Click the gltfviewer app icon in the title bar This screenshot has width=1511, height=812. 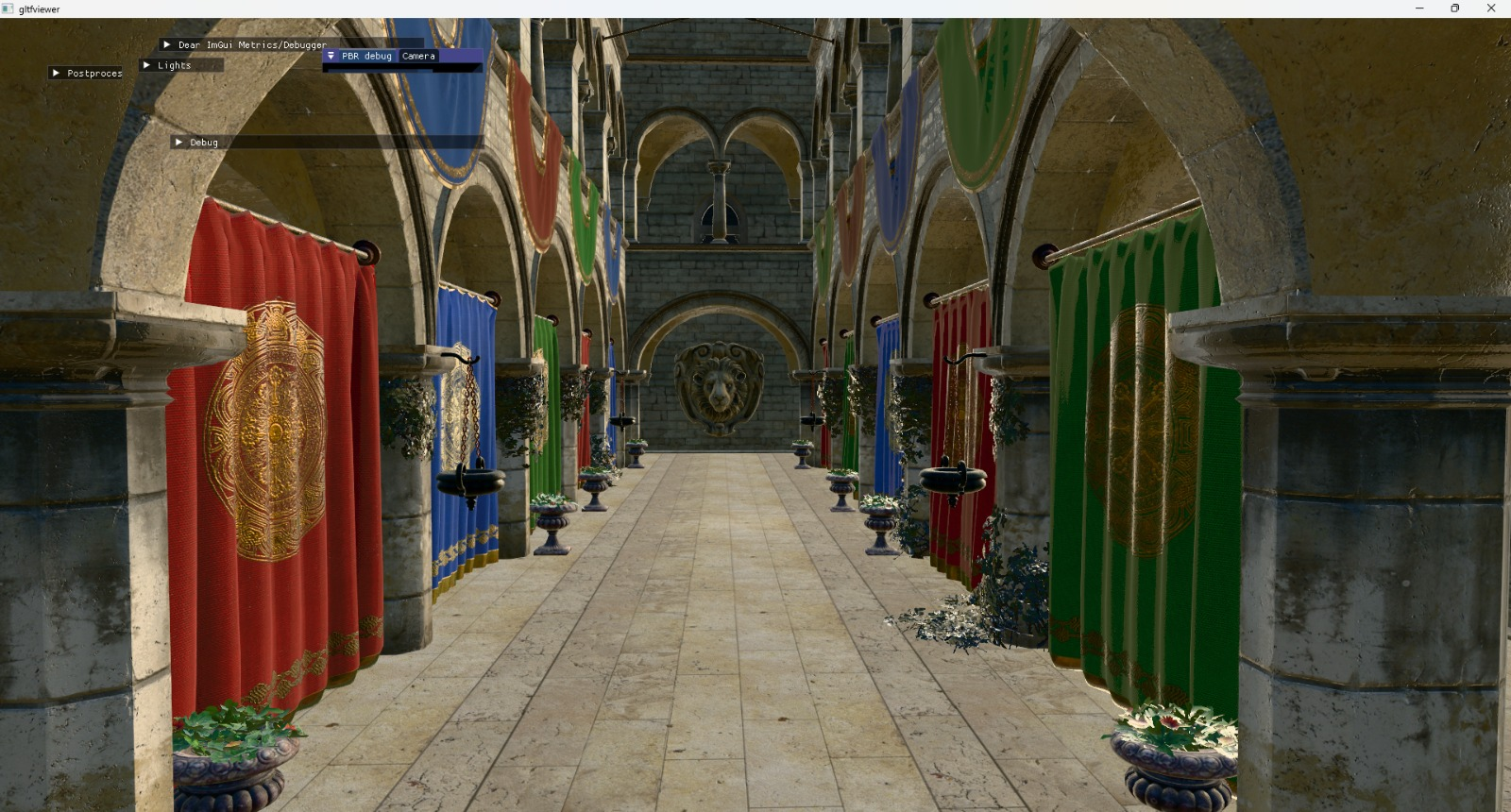[8, 8]
